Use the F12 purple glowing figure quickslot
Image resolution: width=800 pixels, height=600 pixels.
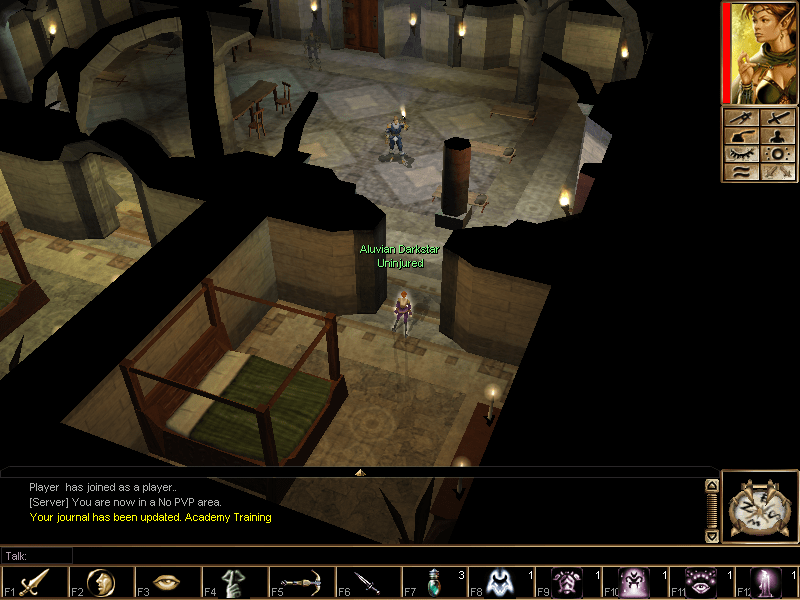(768, 582)
